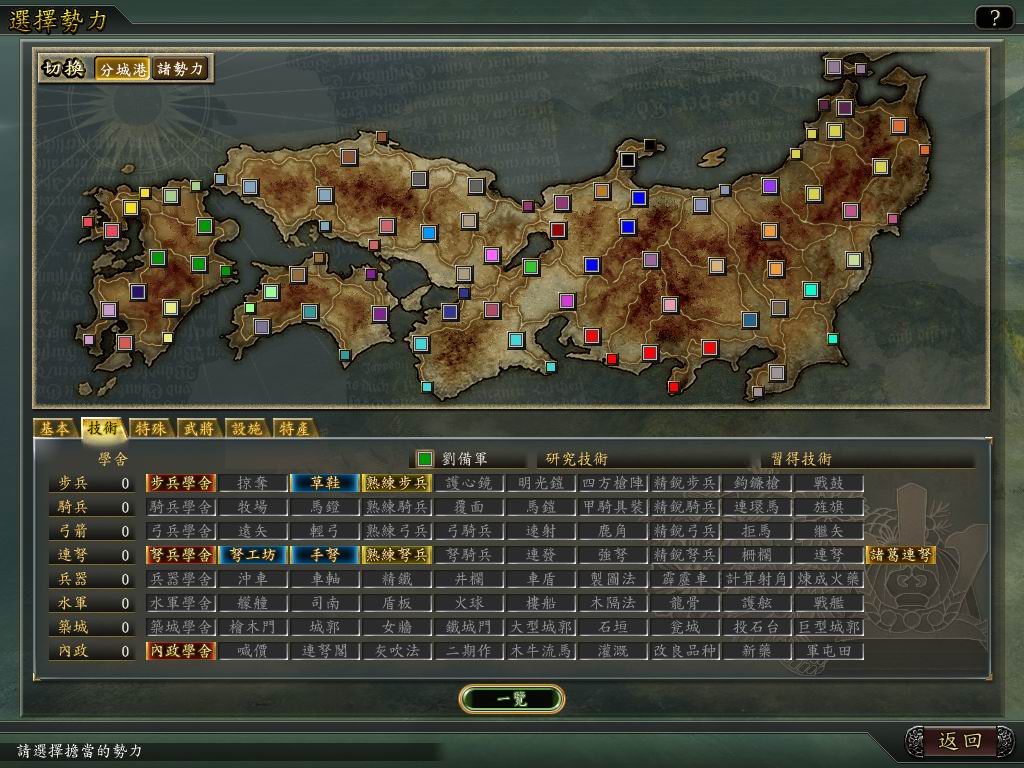
Task: Click the 一覽 button
Action: pos(512,699)
